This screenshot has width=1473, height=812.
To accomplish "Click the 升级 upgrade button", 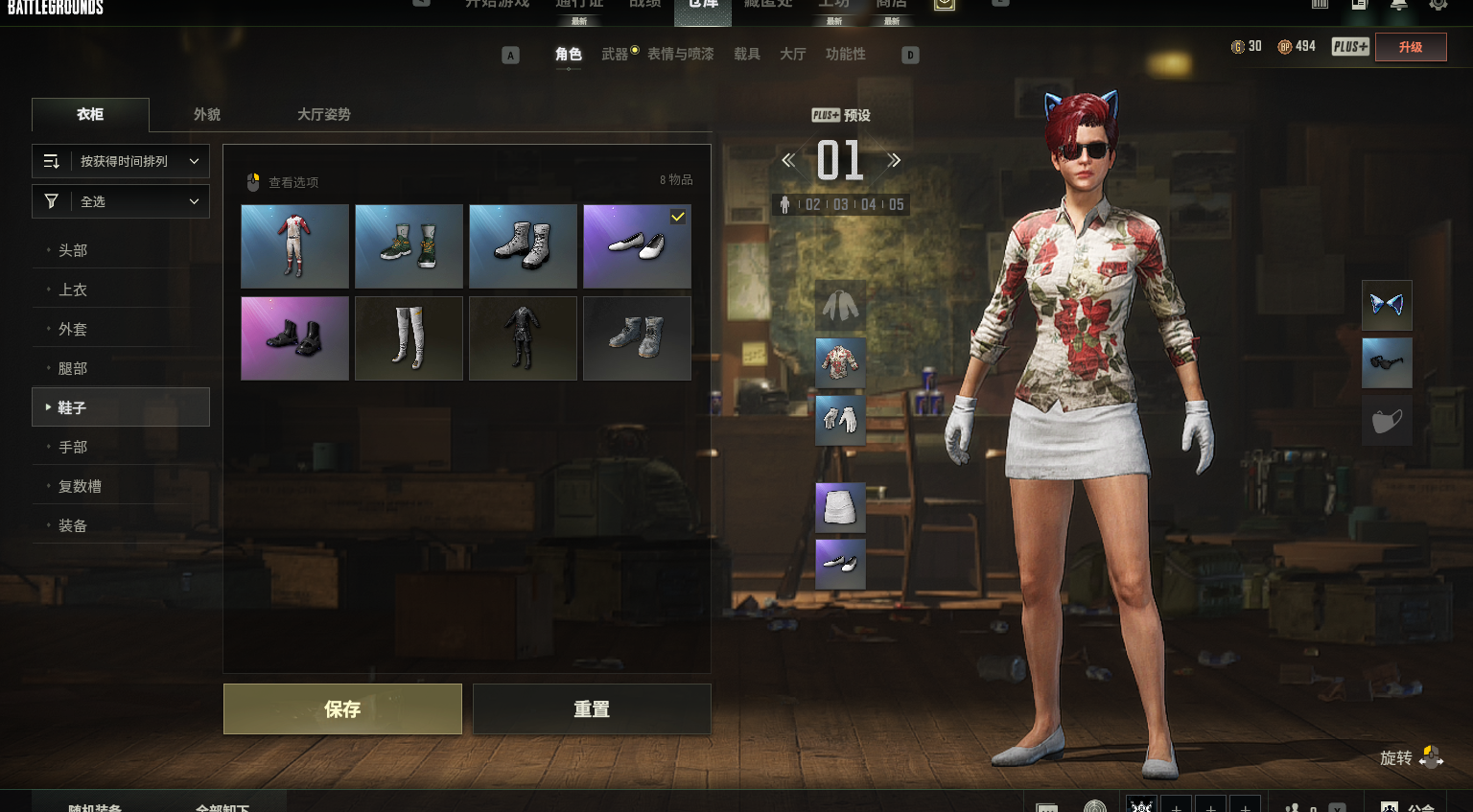I will point(1411,47).
